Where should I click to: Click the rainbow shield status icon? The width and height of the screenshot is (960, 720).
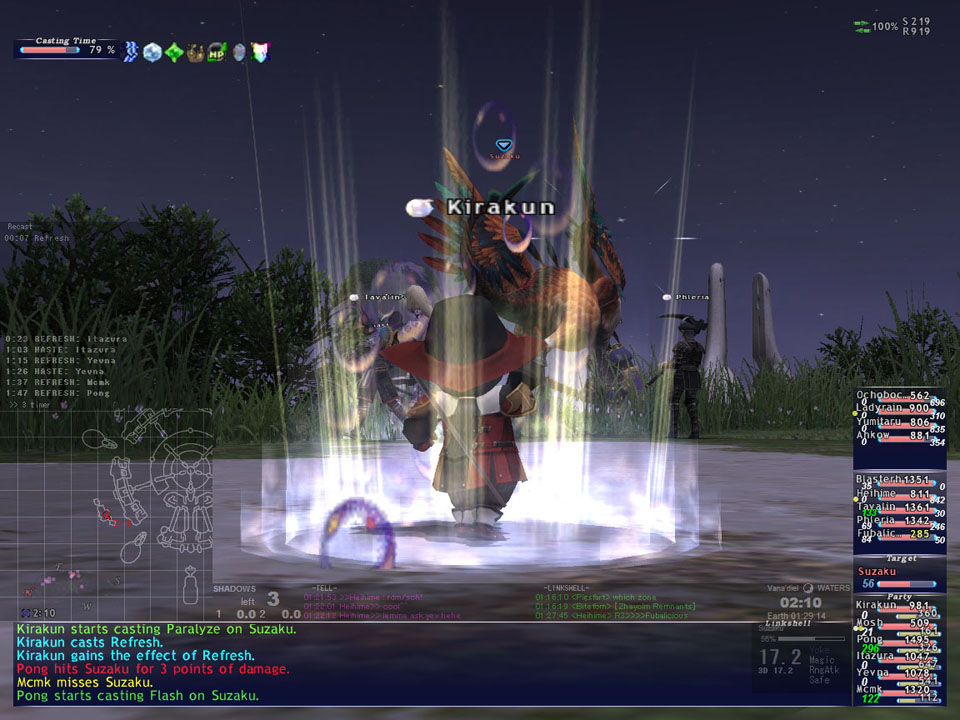261,52
